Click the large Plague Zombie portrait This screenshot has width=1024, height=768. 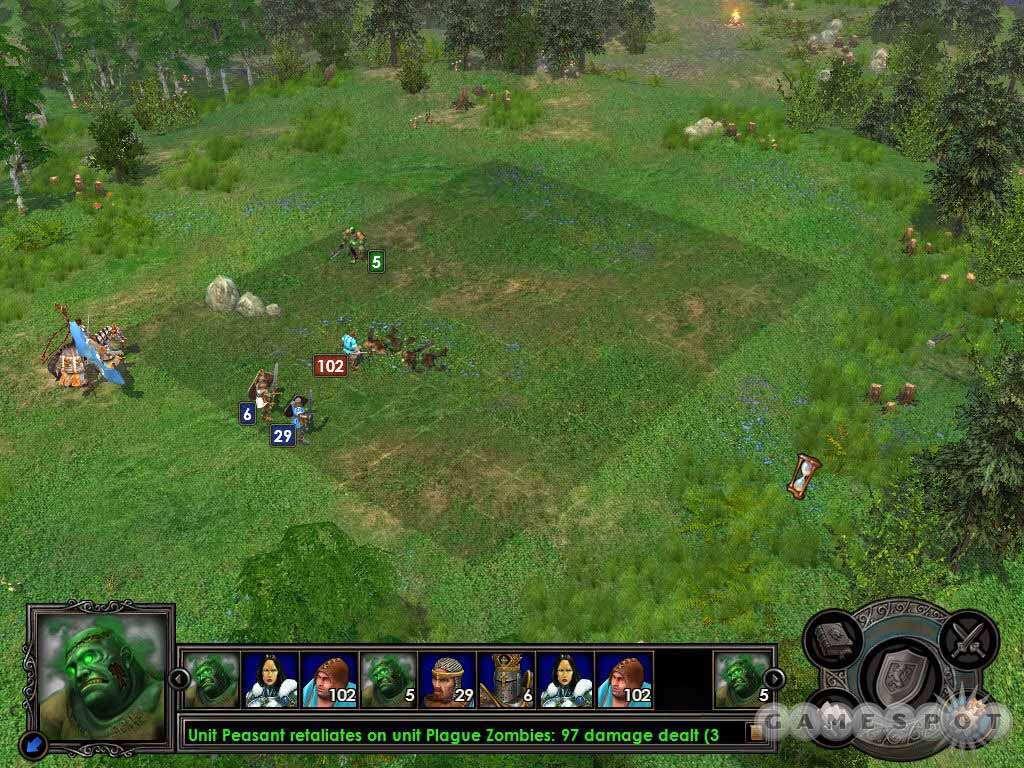coord(100,675)
